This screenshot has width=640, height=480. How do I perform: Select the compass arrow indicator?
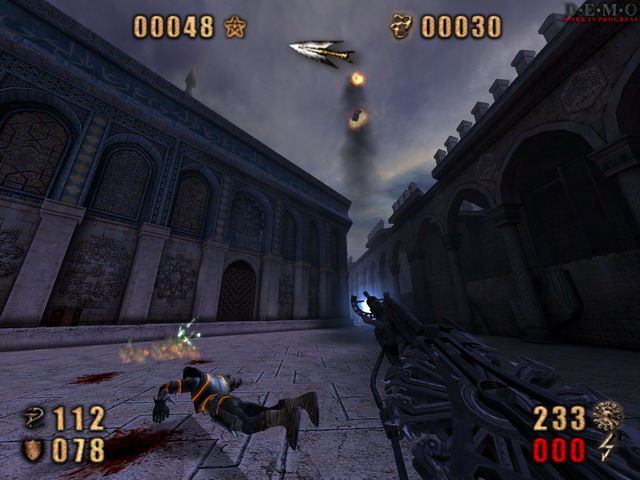click(322, 51)
